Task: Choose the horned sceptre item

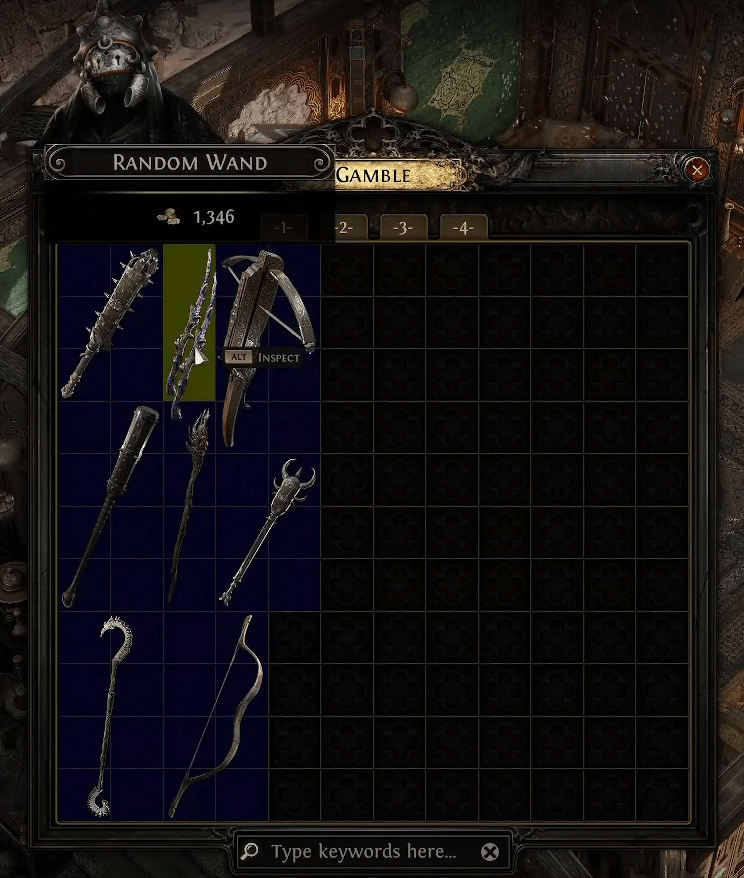Action: pyautogui.click(x=268, y=532)
